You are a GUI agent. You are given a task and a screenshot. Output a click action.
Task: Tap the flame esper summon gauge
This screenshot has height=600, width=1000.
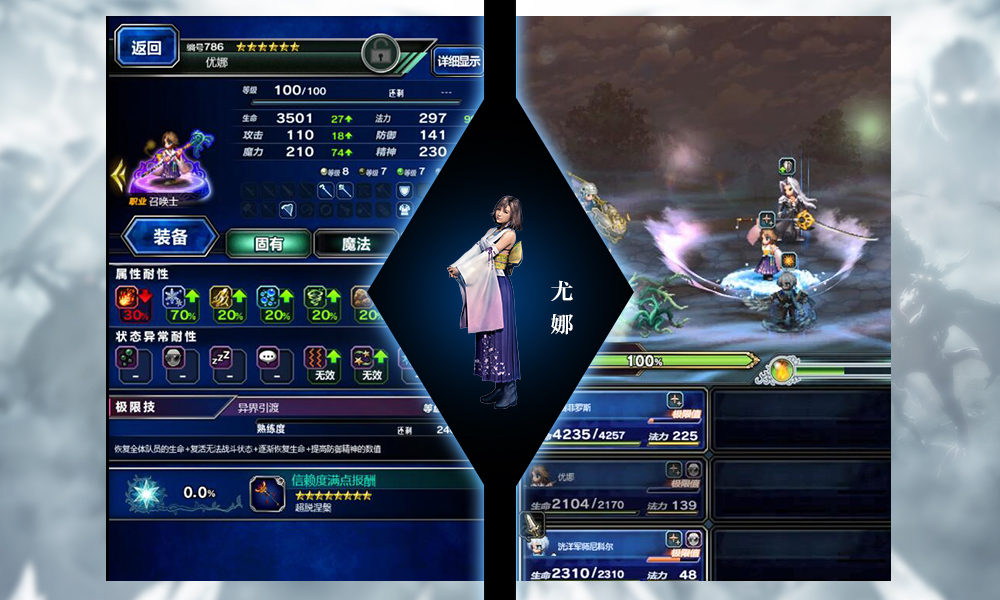pyautogui.click(x=782, y=369)
